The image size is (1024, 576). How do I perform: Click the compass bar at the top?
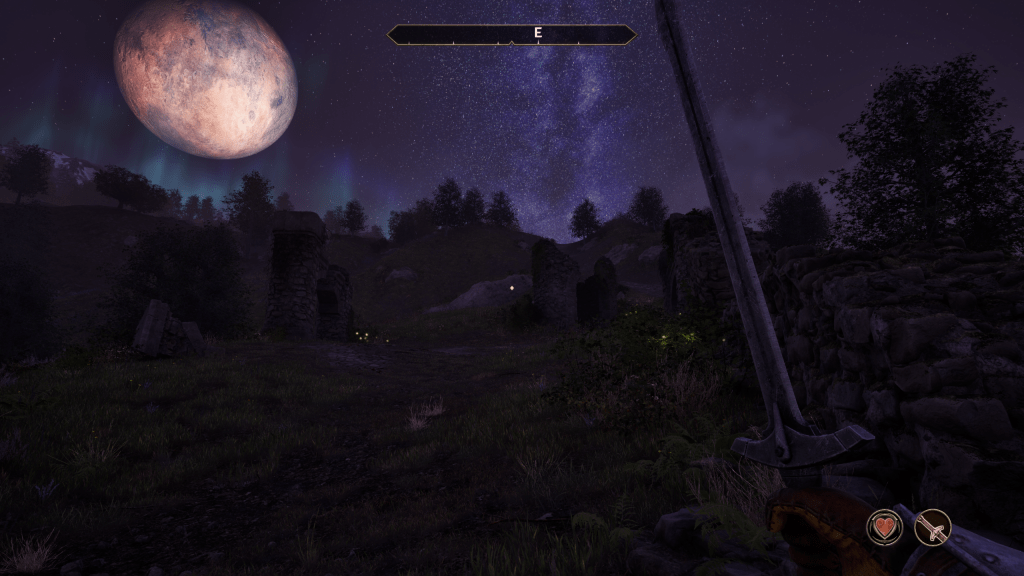point(511,34)
